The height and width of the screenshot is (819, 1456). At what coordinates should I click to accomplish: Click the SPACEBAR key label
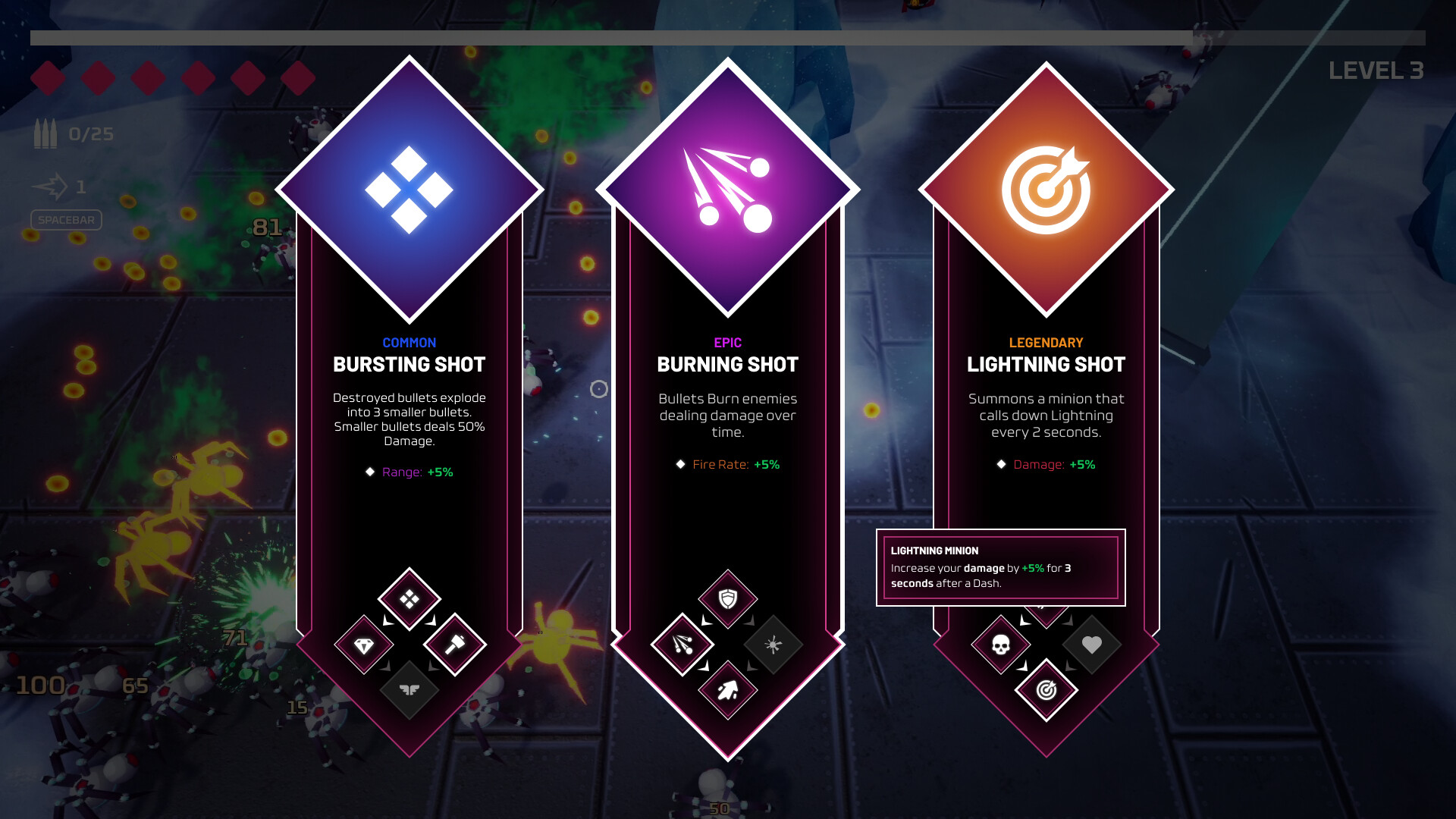(64, 220)
